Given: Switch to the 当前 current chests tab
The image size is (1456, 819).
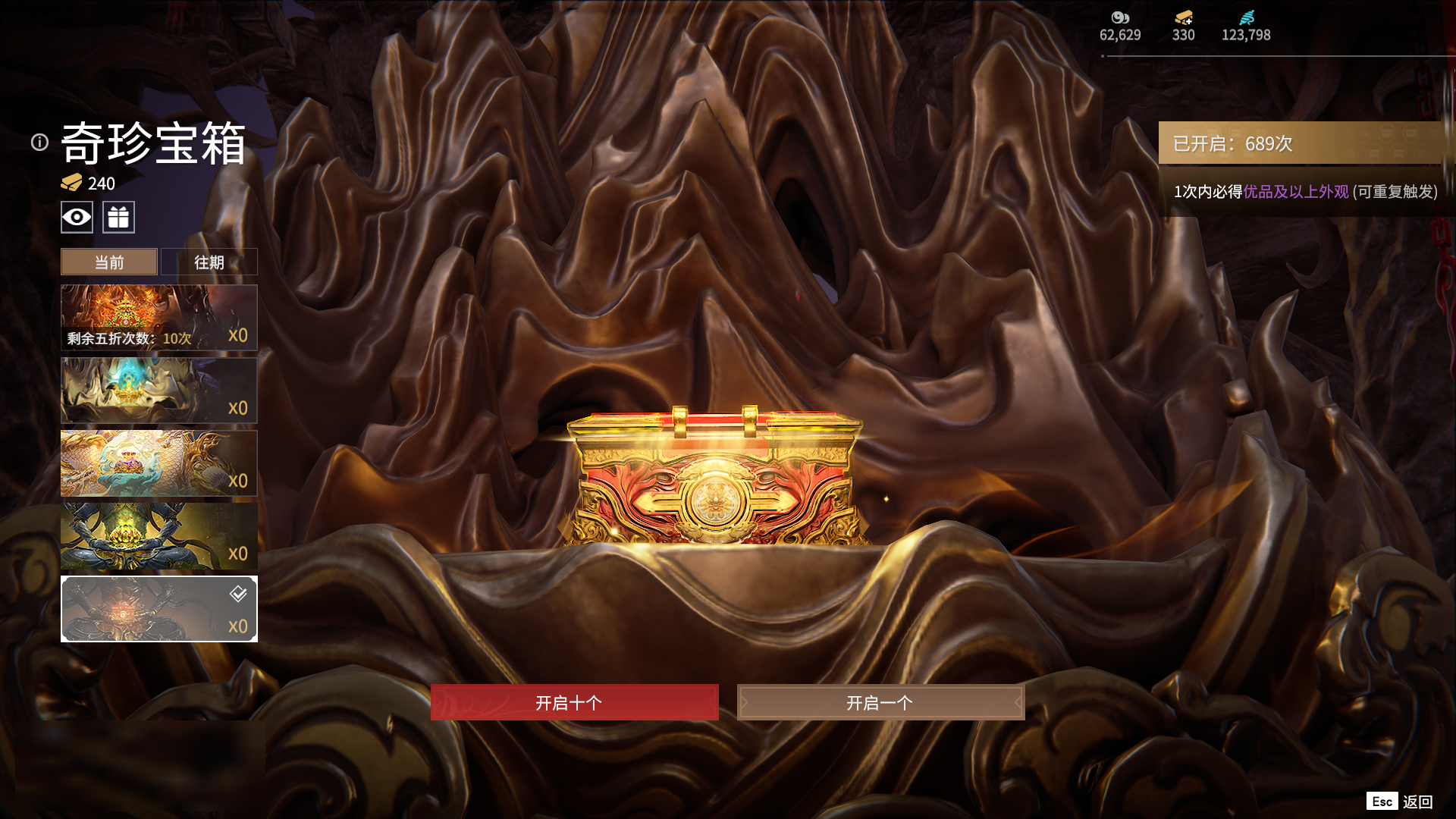Looking at the screenshot, I should point(109,262).
